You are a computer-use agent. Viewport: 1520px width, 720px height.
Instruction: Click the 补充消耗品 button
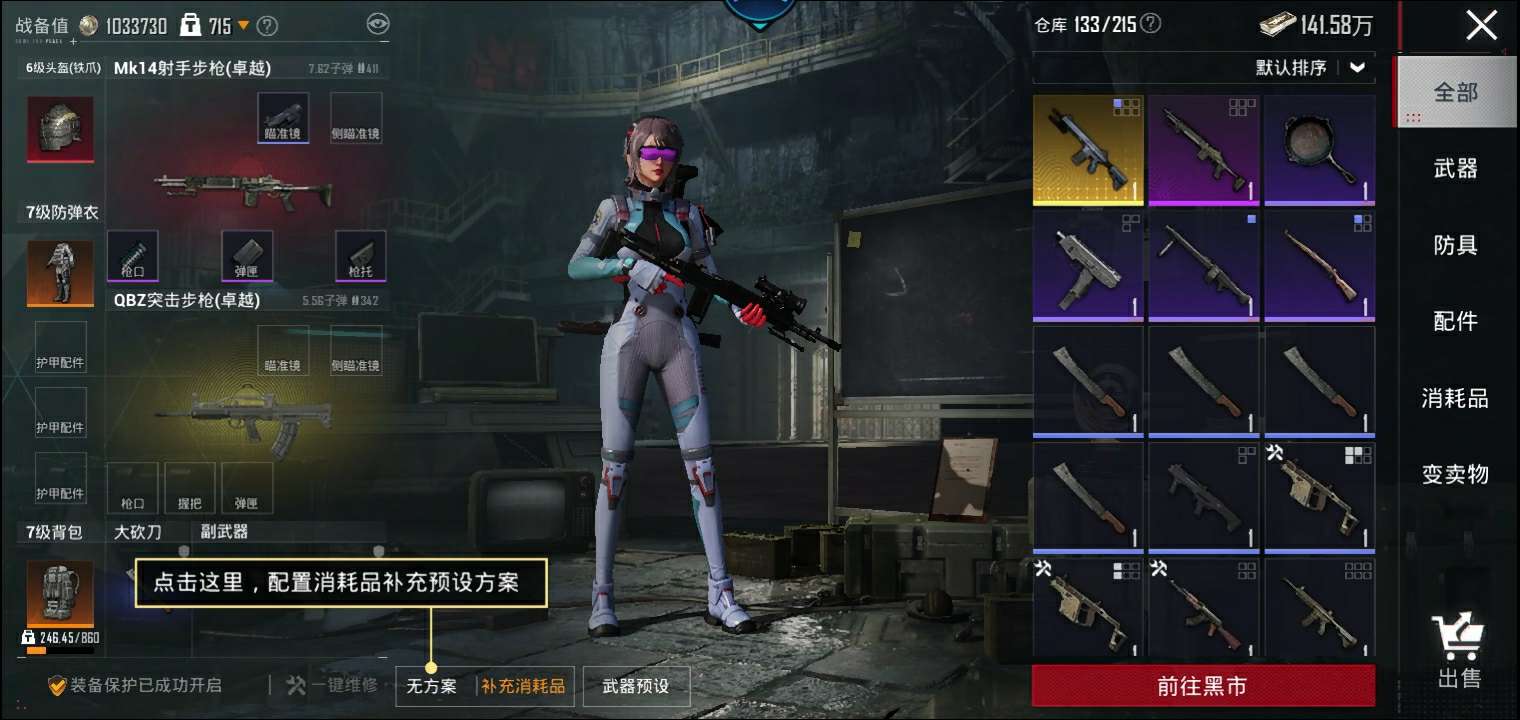click(523, 686)
